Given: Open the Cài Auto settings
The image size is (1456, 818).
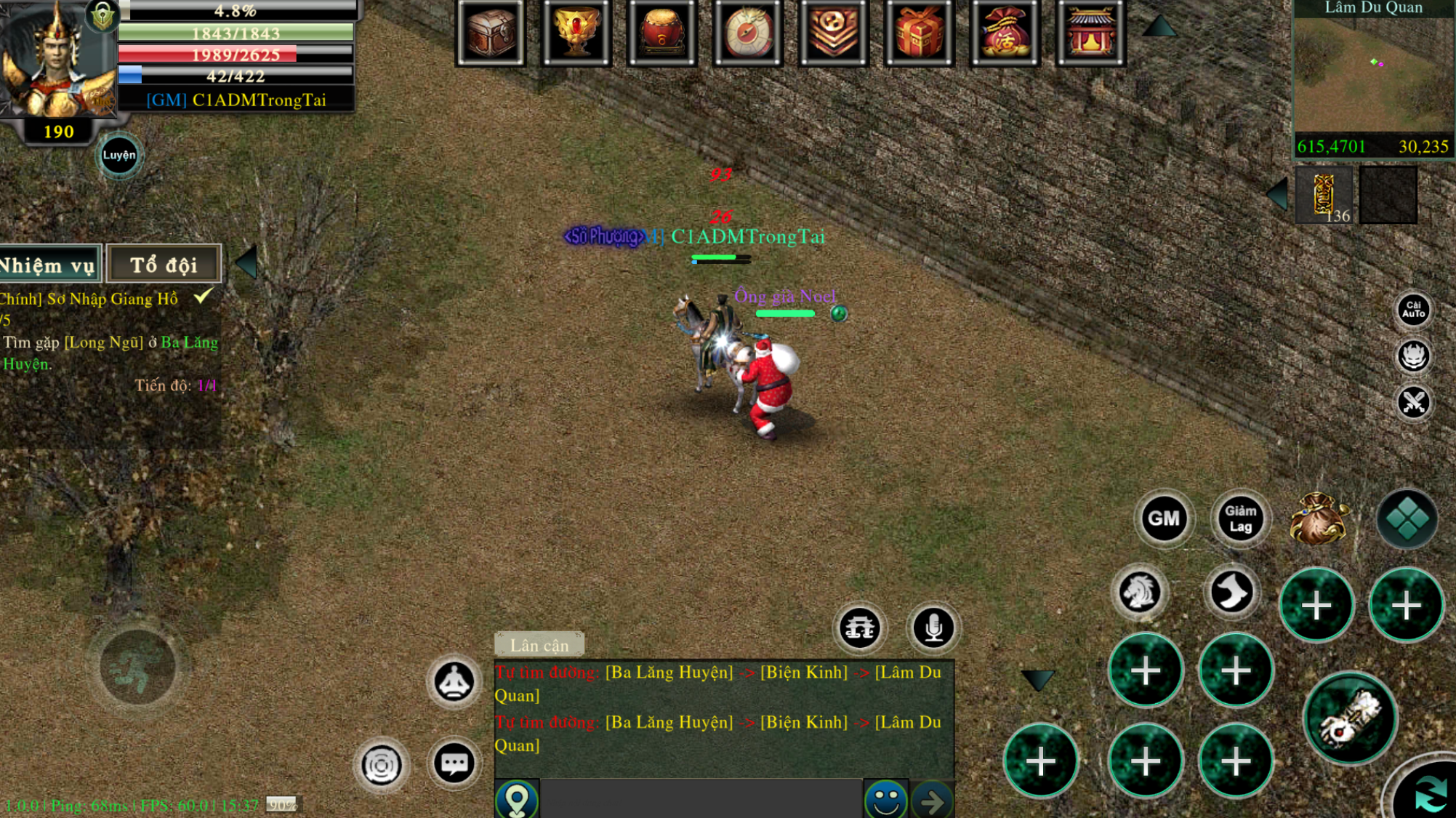Looking at the screenshot, I should [1413, 310].
